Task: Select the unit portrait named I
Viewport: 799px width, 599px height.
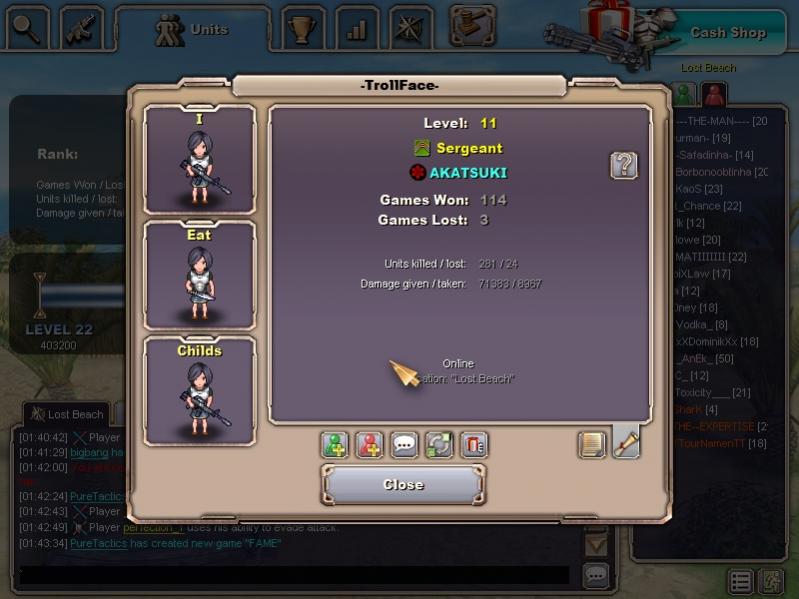Action: [200, 161]
